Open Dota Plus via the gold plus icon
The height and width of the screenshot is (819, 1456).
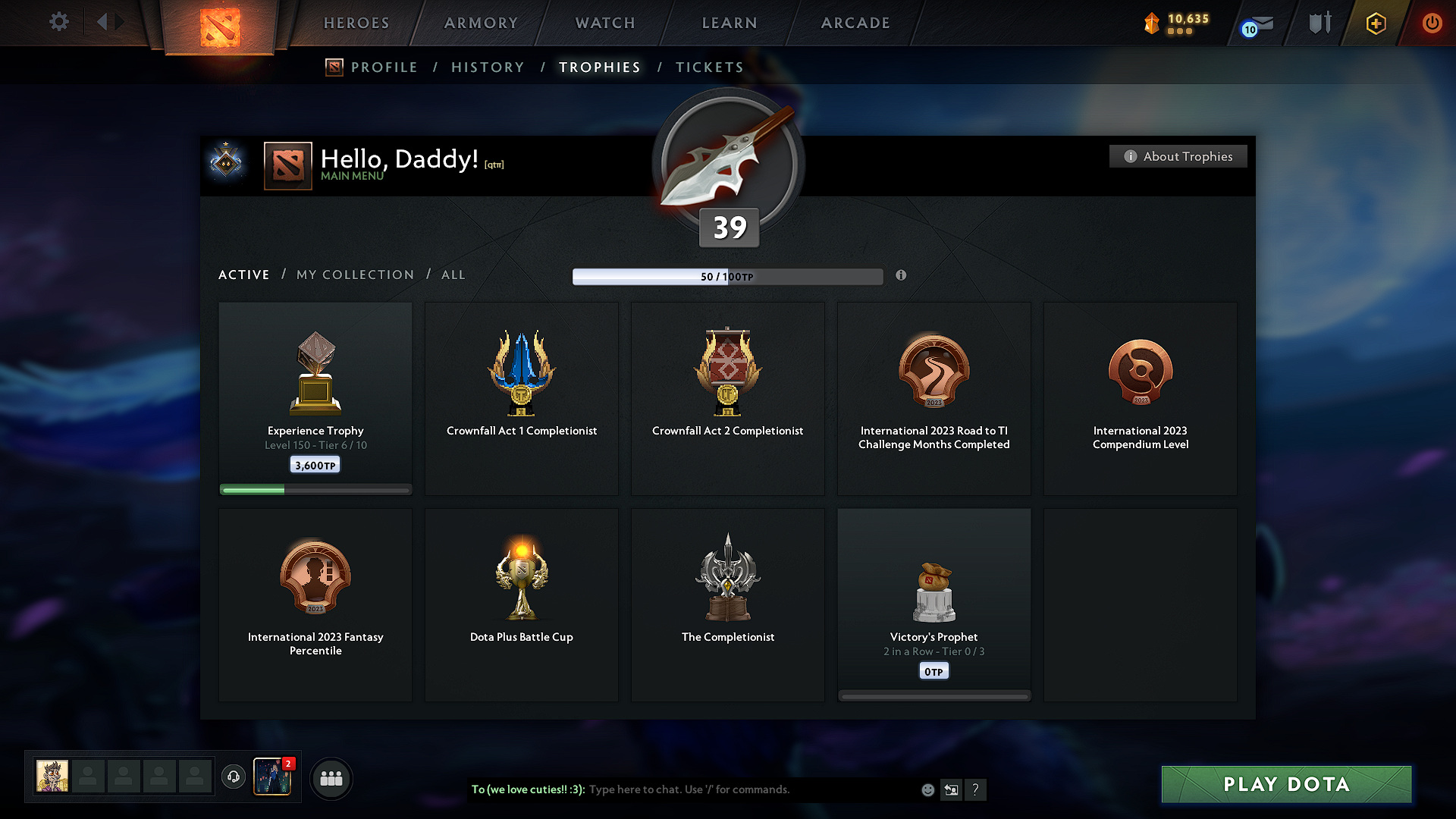[x=1375, y=24]
